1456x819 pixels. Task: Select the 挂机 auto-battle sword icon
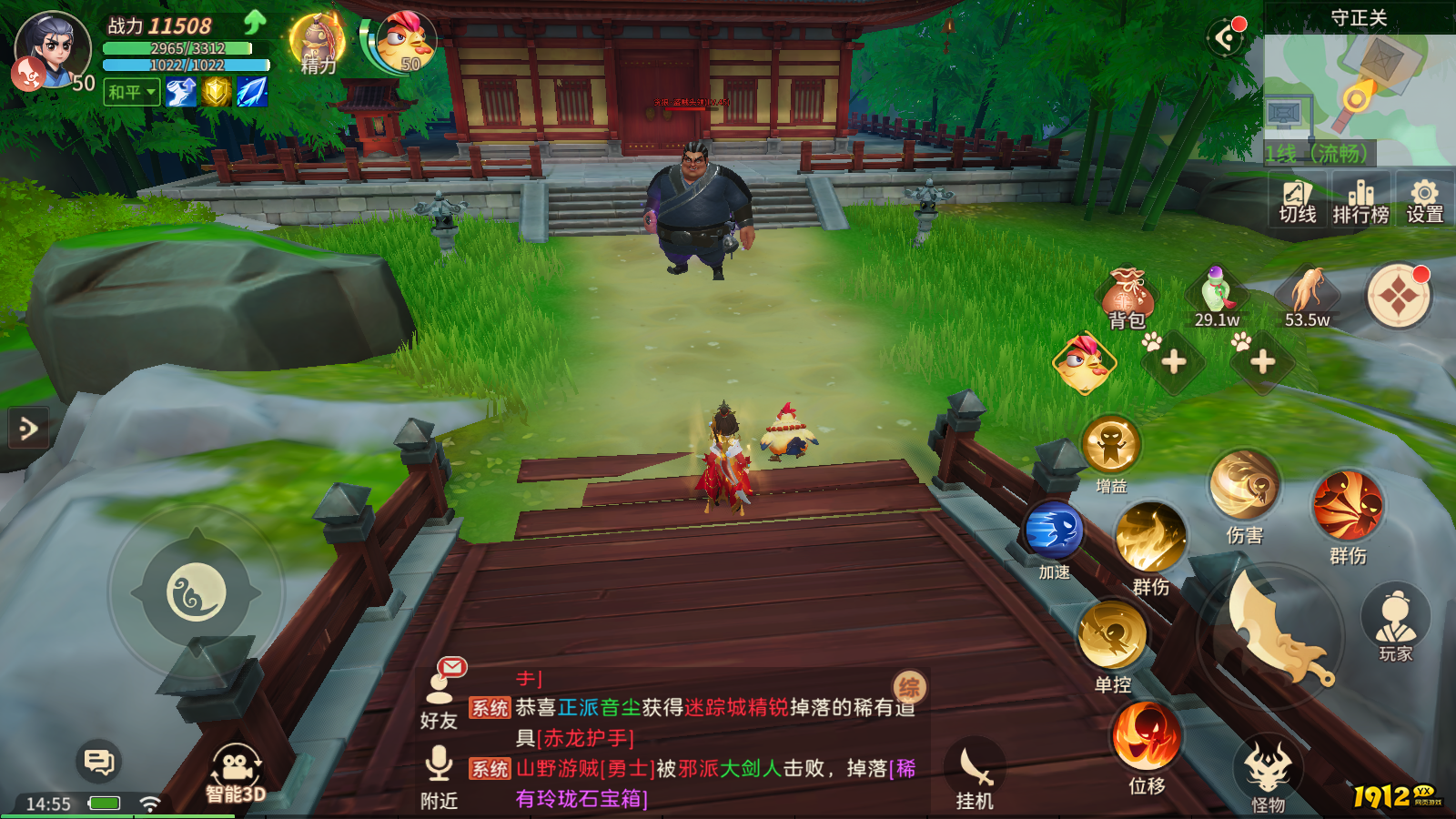tap(973, 764)
